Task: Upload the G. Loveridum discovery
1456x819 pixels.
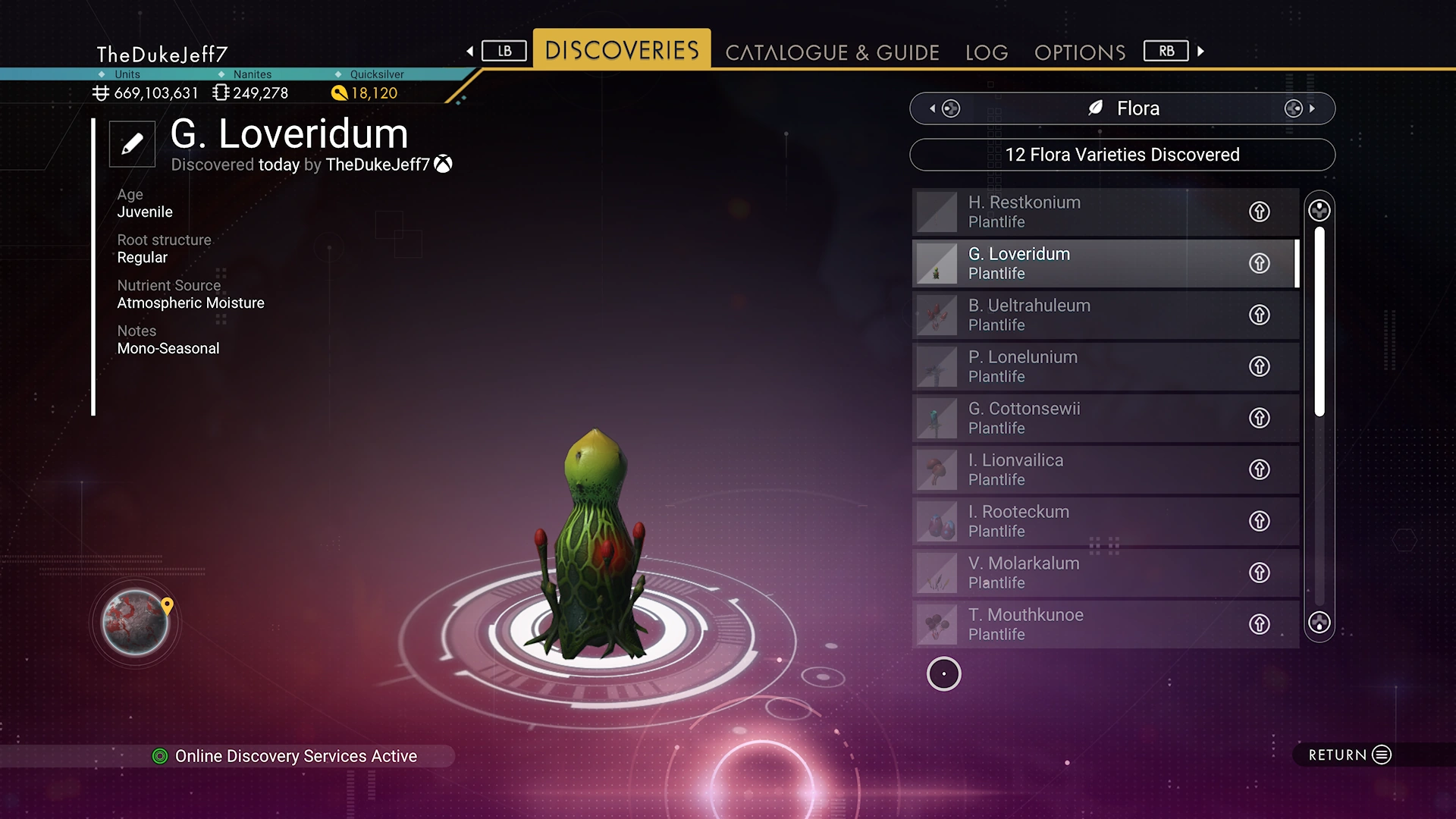Action: pyautogui.click(x=1259, y=263)
